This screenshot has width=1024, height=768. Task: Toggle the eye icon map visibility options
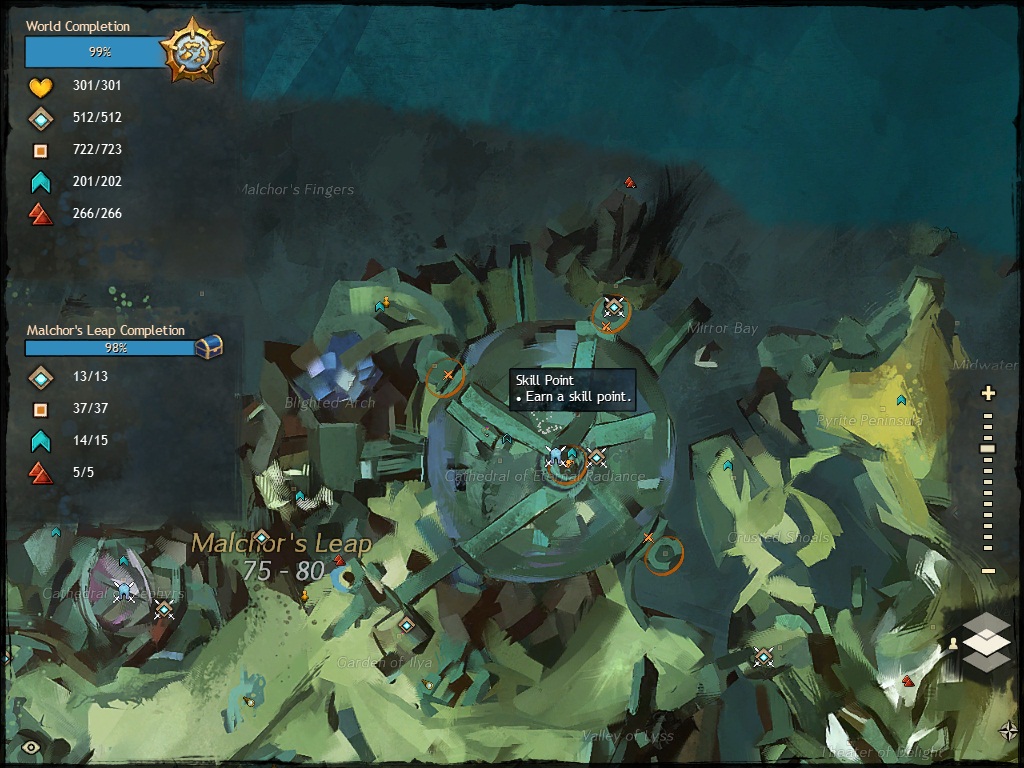31,746
